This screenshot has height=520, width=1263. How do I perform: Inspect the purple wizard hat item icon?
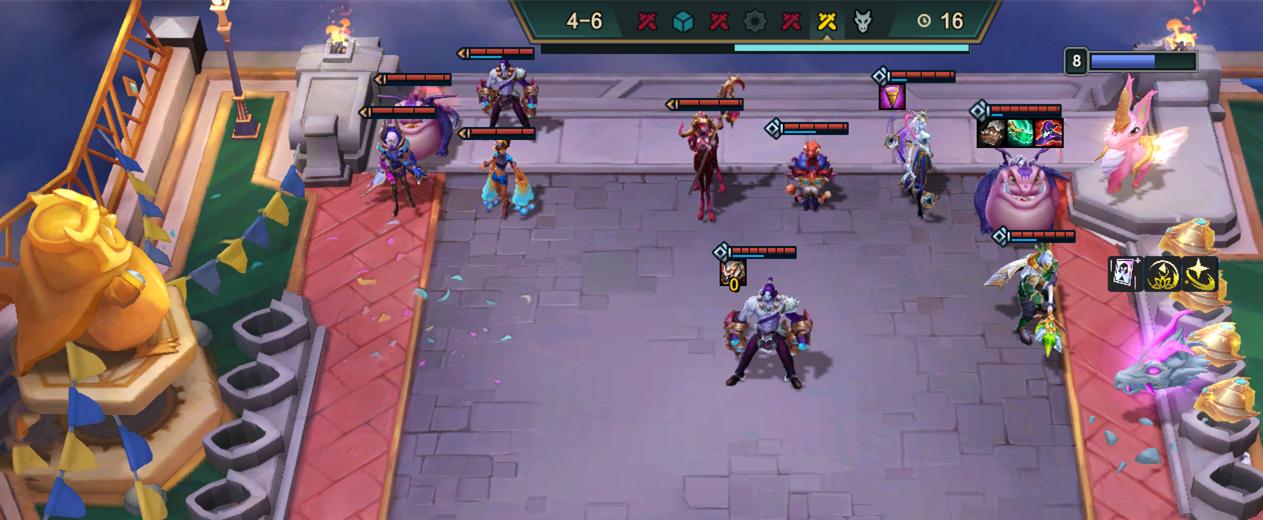pos(1049,133)
